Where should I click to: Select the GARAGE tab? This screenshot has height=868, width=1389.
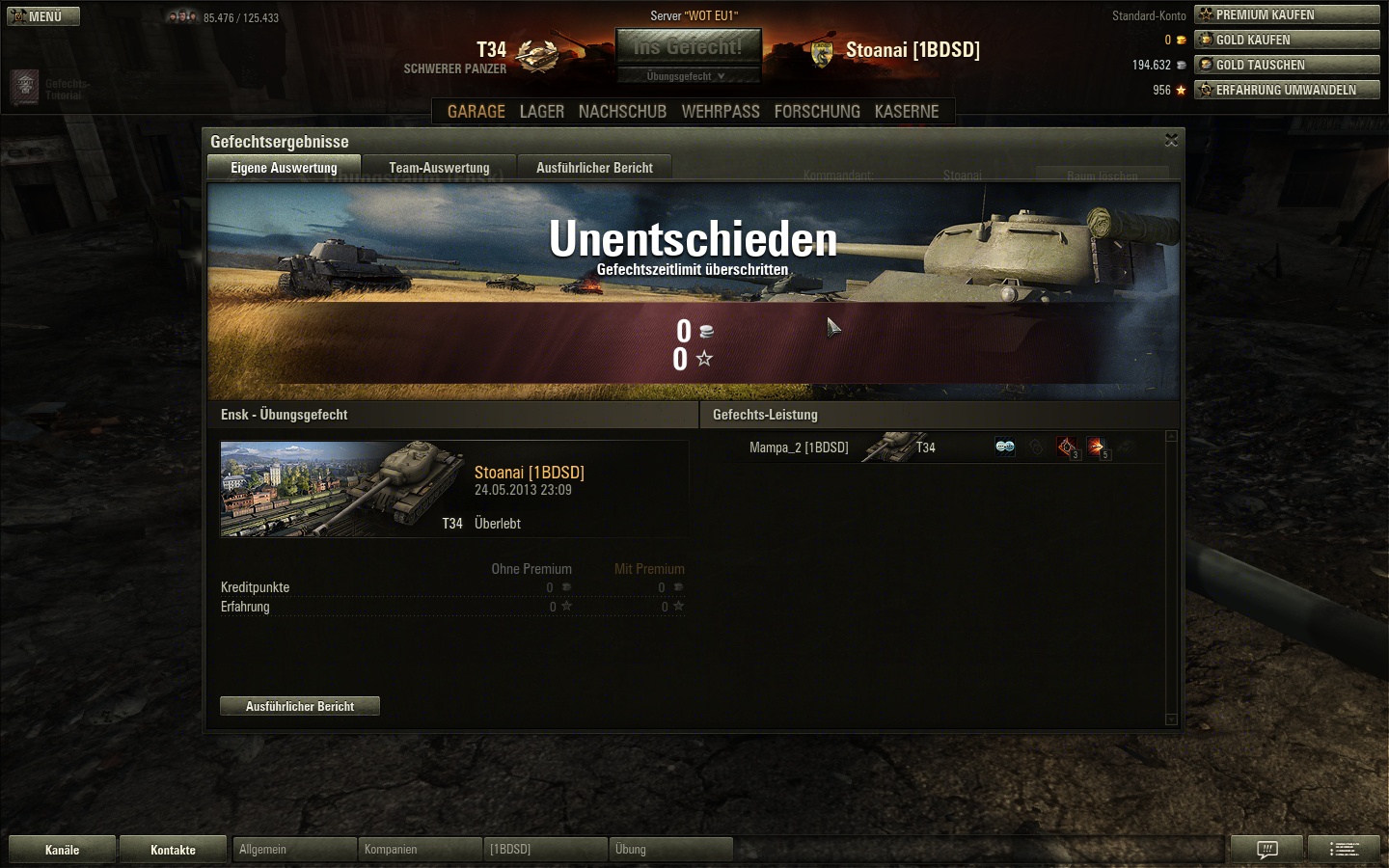[477, 112]
